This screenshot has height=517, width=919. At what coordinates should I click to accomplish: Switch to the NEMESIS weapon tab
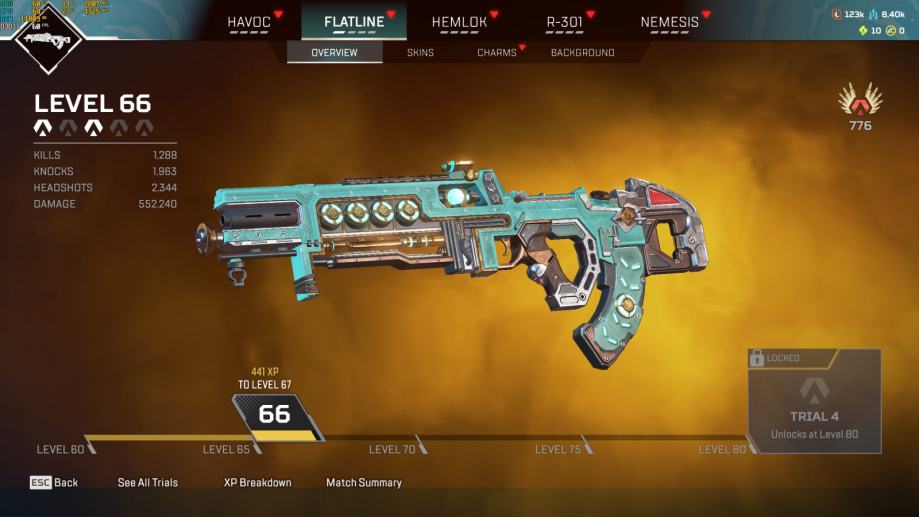669,21
